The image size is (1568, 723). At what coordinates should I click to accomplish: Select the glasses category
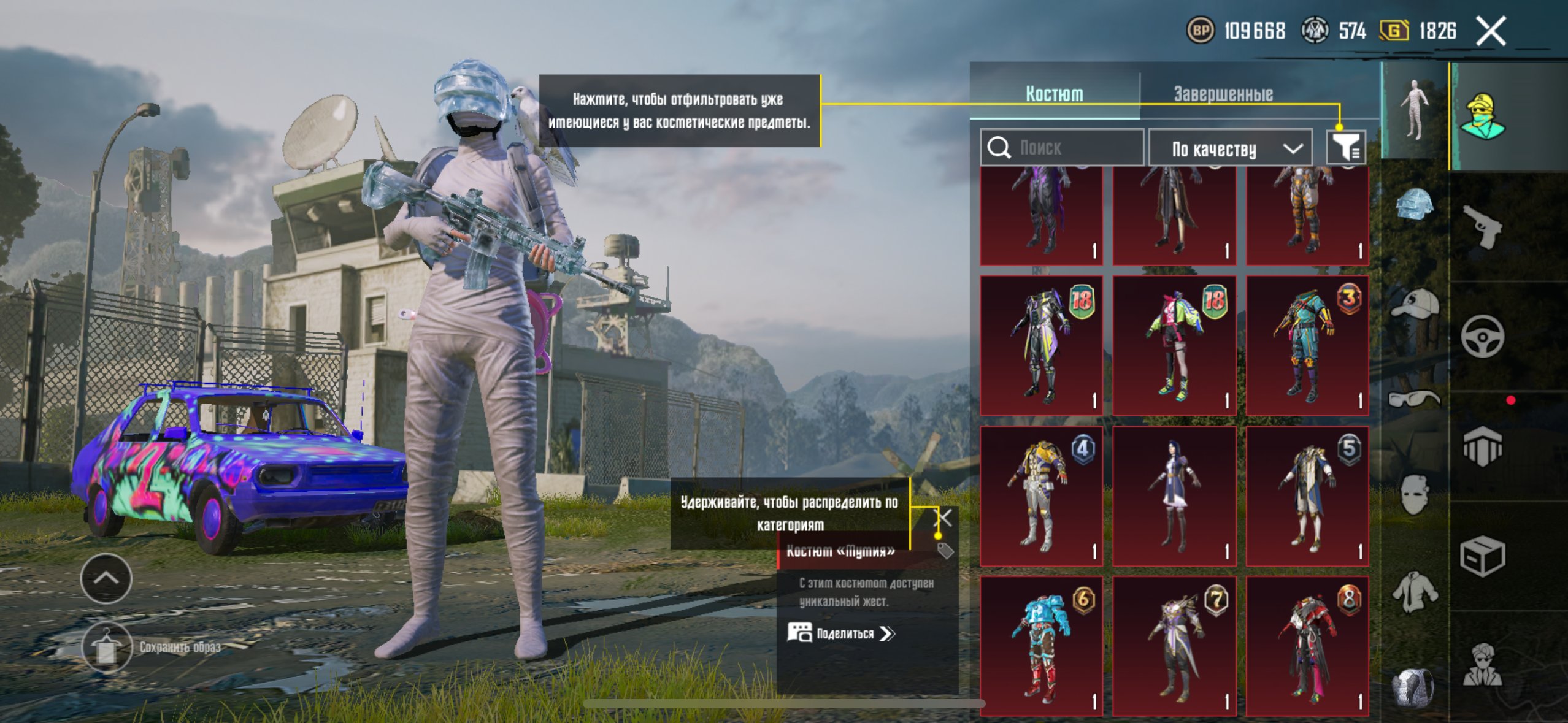tap(1415, 399)
